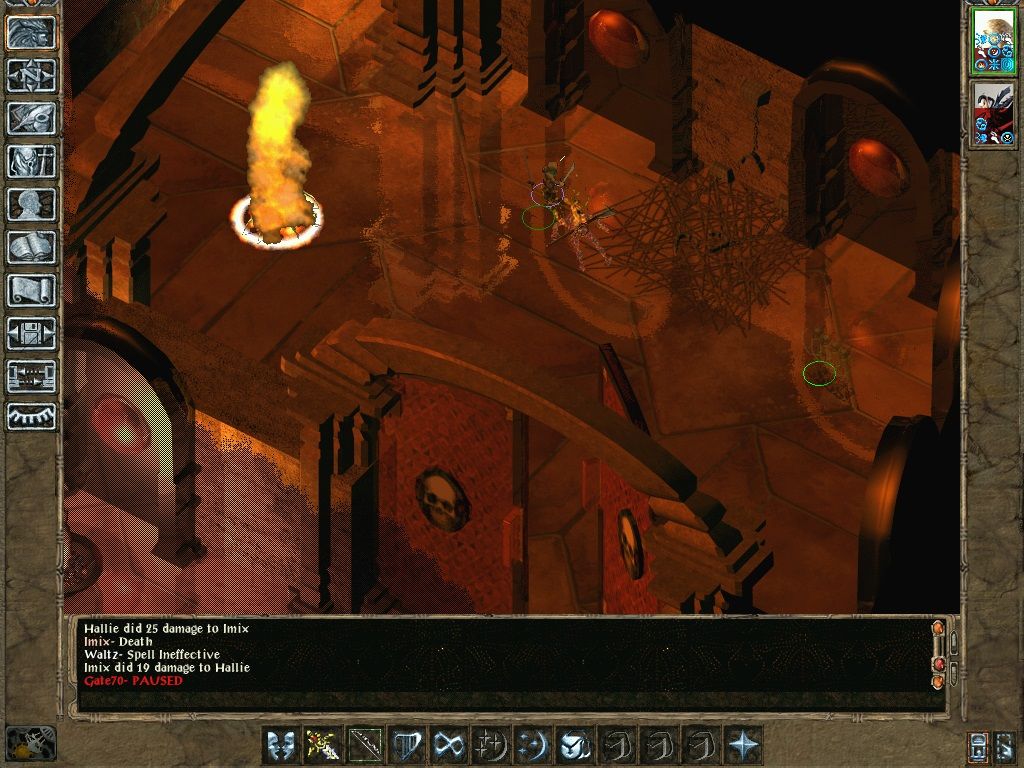
Task: Return to the game view button
Action: pyautogui.click(x=31, y=33)
